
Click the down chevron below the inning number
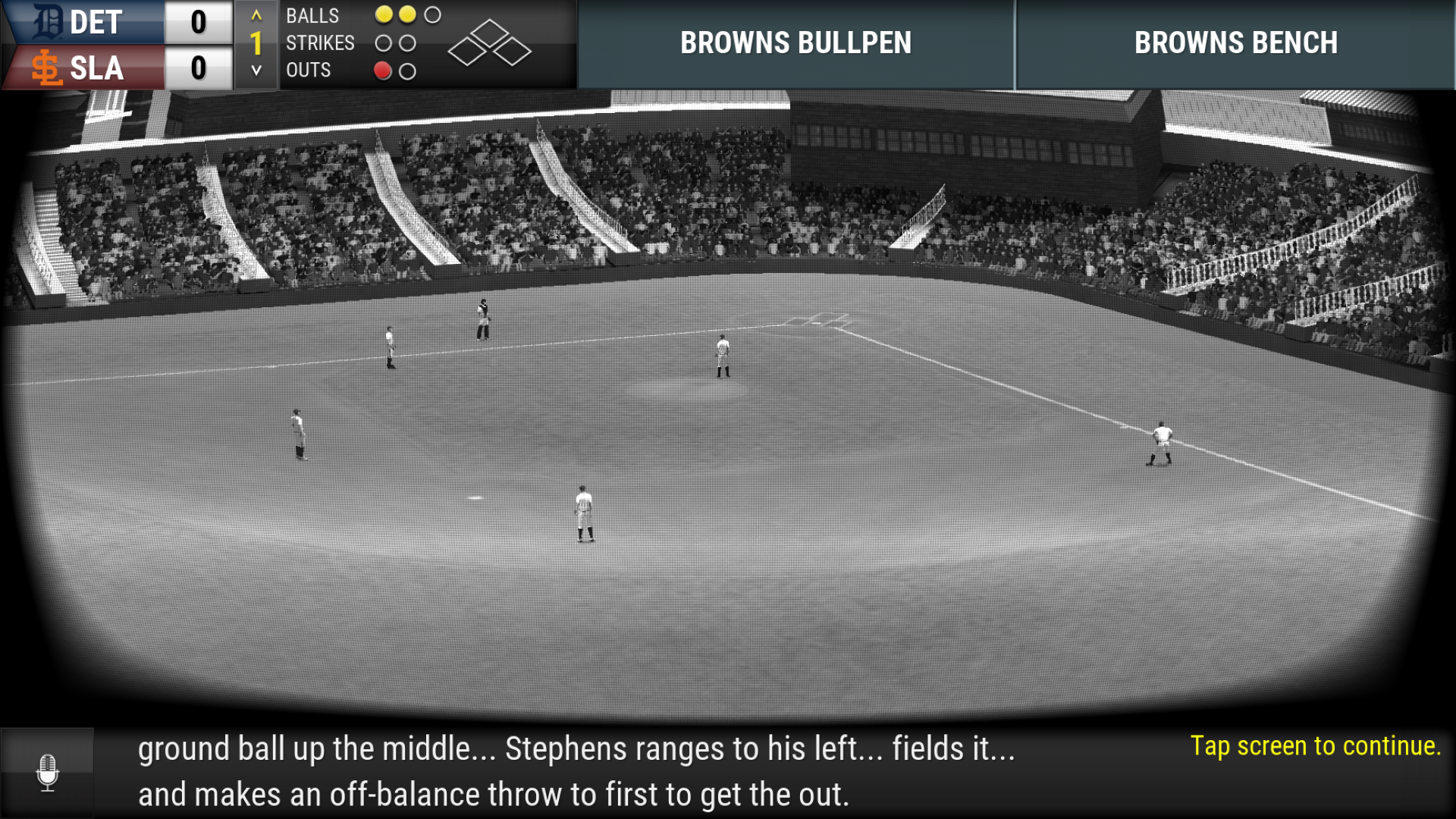pos(256,71)
